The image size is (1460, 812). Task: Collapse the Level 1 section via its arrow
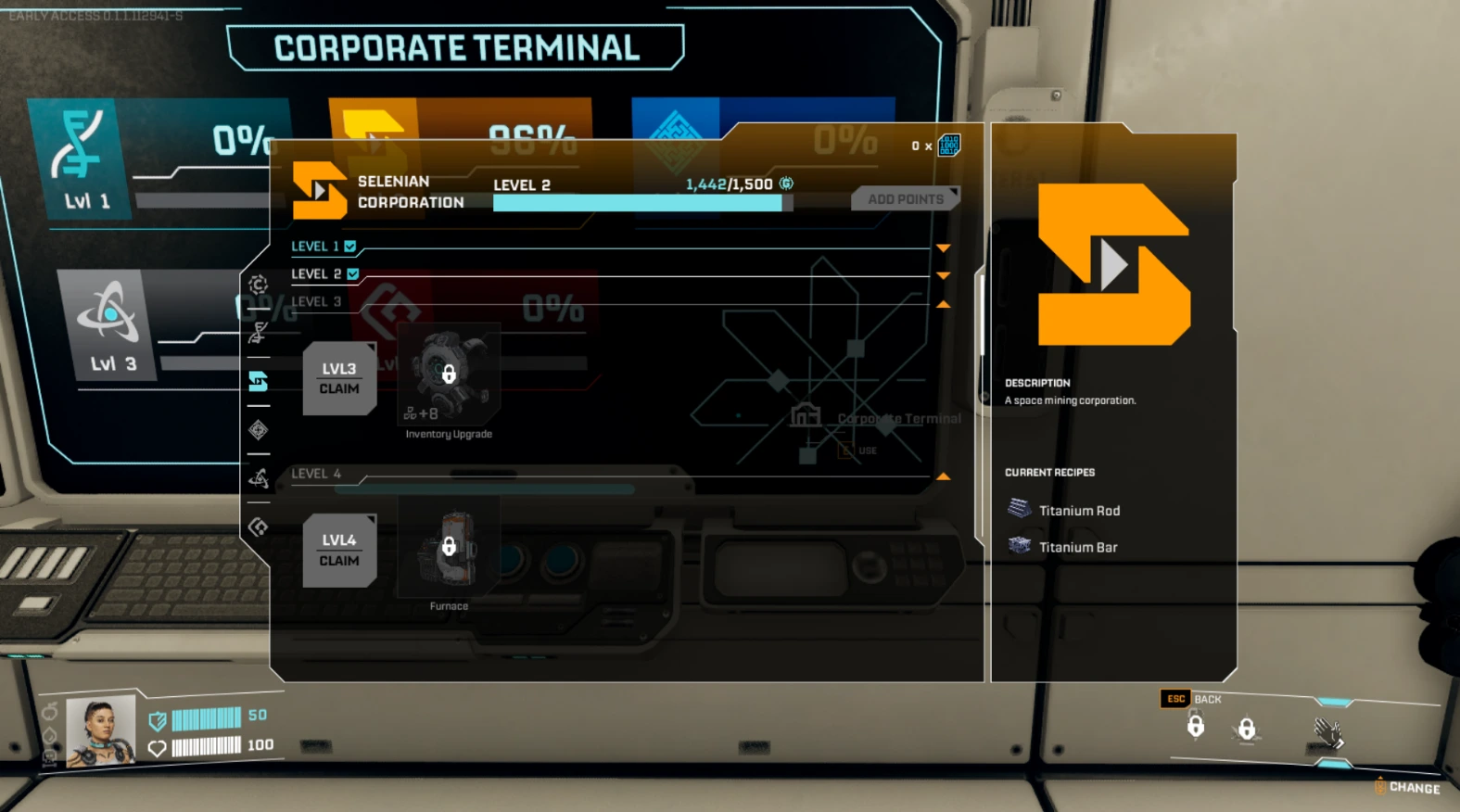[x=943, y=247]
